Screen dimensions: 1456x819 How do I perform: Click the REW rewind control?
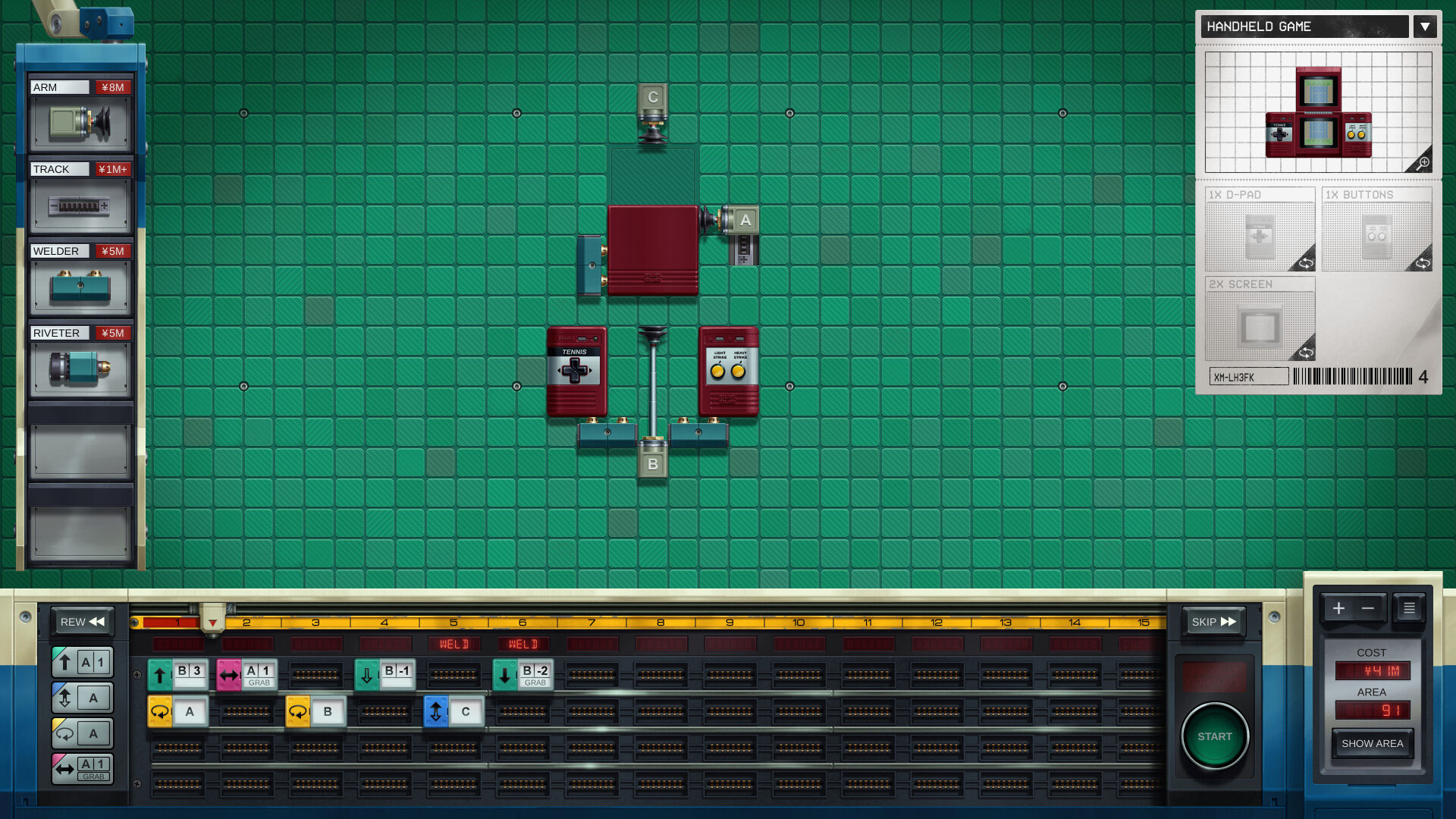coord(82,622)
